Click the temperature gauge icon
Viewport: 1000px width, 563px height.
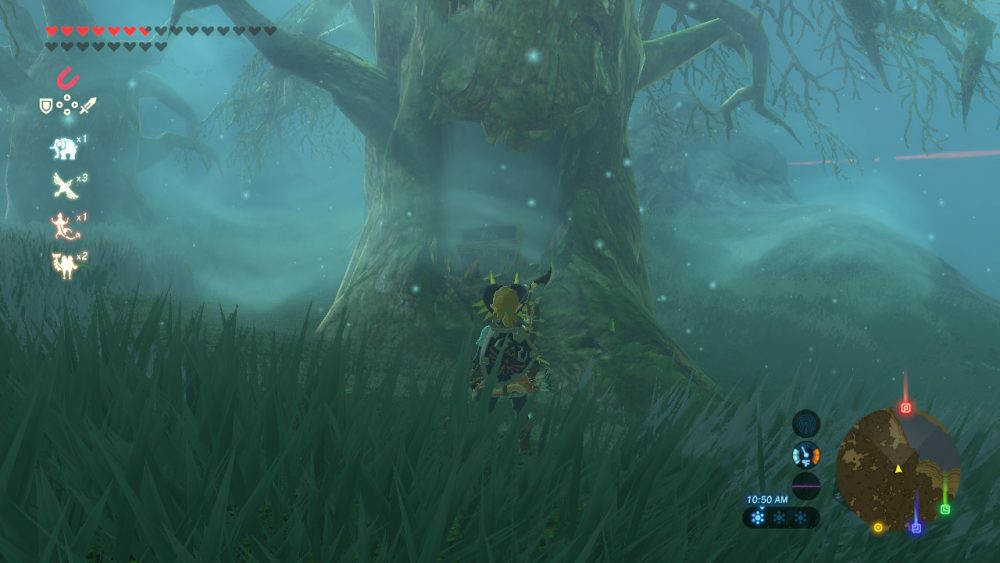(x=806, y=454)
